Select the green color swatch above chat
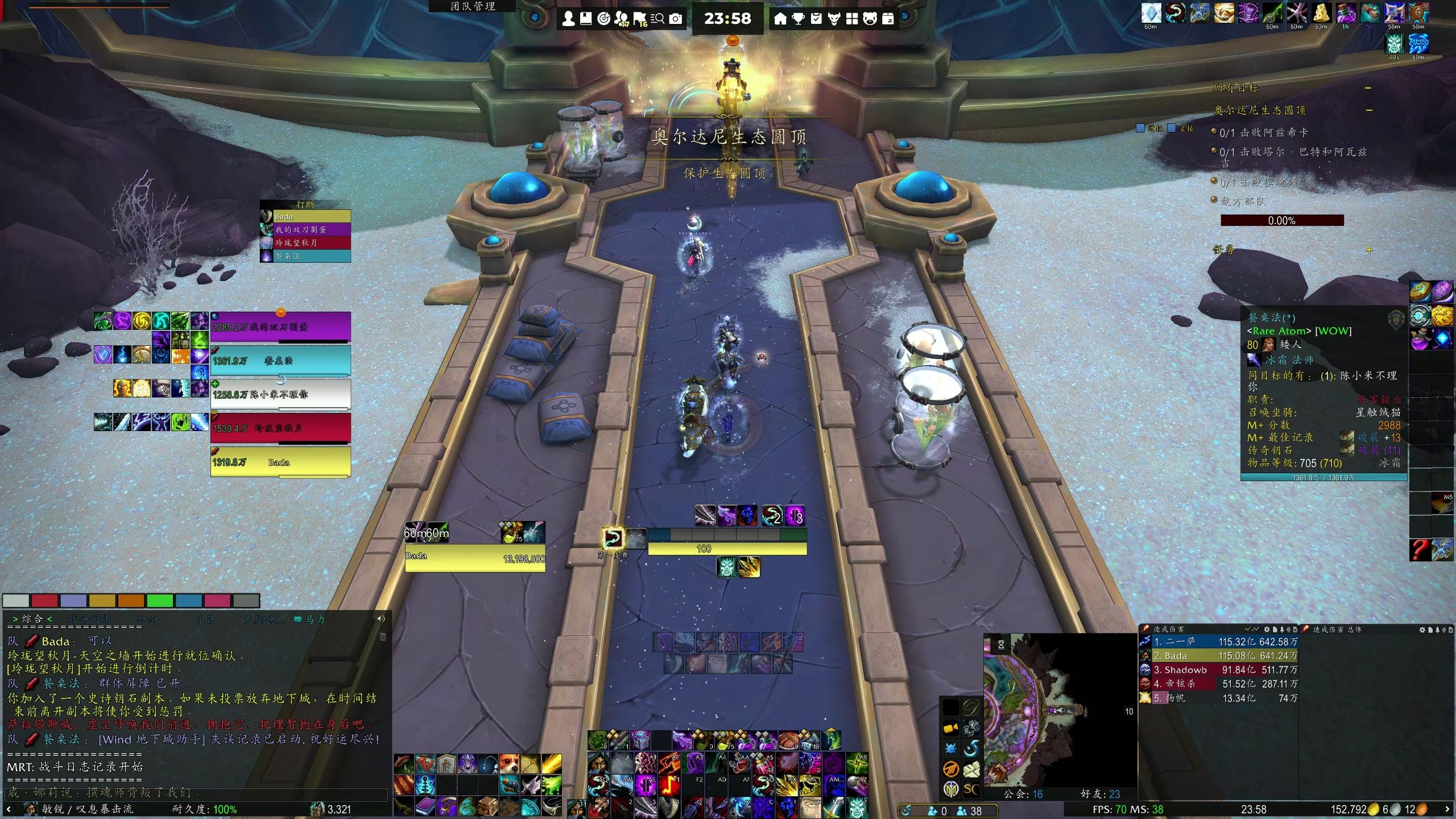Viewport: 1456px width, 819px height. coord(160,601)
